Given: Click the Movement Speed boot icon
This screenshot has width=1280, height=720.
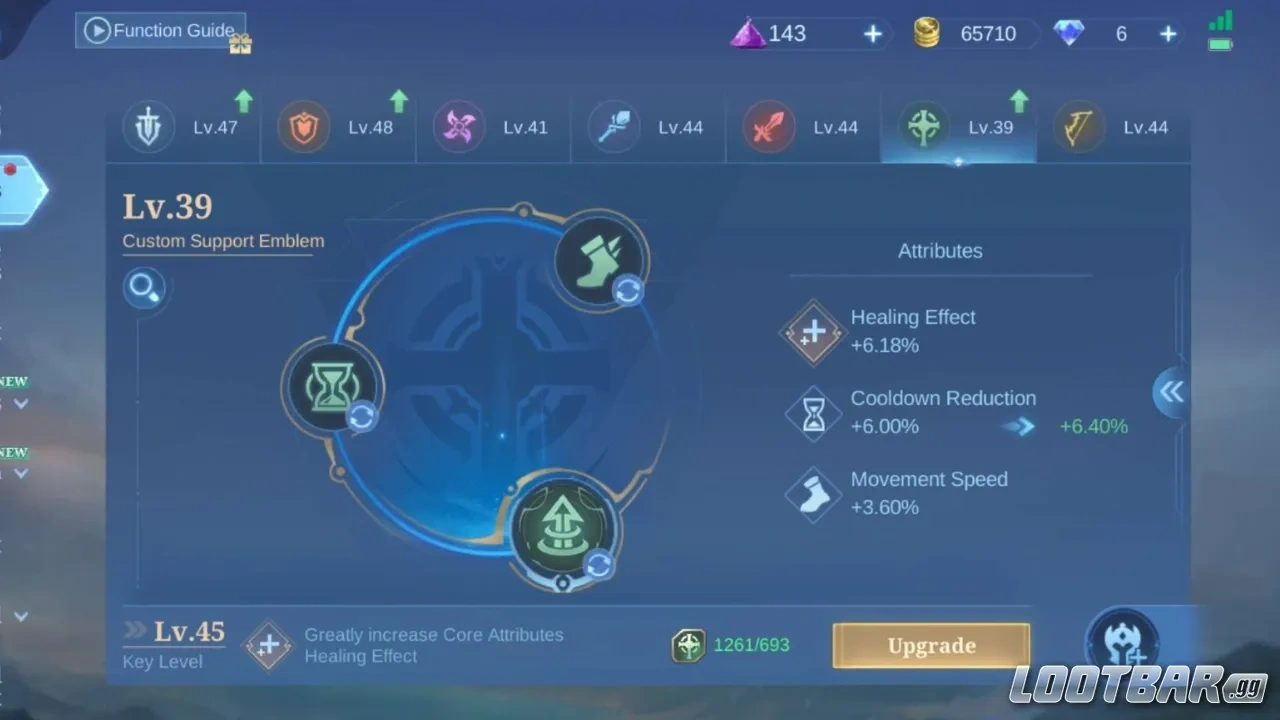Looking at the screenshot, I should point(813,493).
